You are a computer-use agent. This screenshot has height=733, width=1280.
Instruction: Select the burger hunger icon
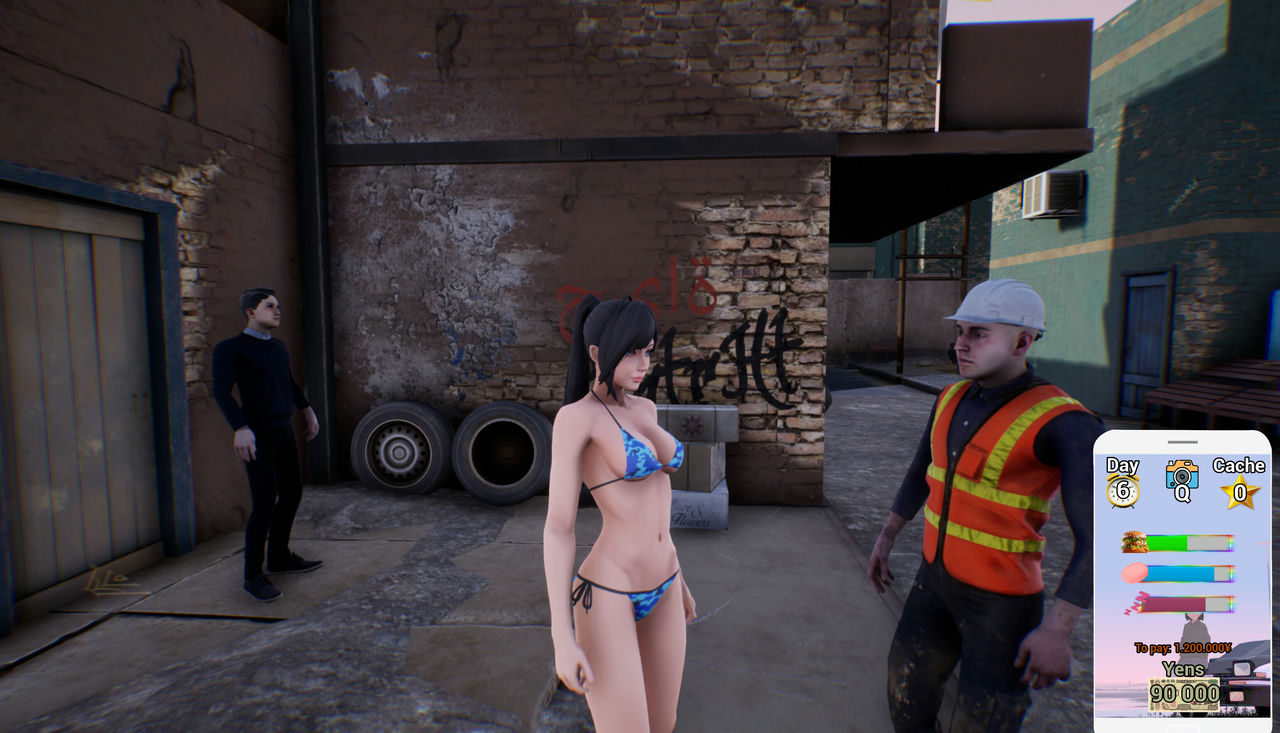click(x=1135, y=542)
